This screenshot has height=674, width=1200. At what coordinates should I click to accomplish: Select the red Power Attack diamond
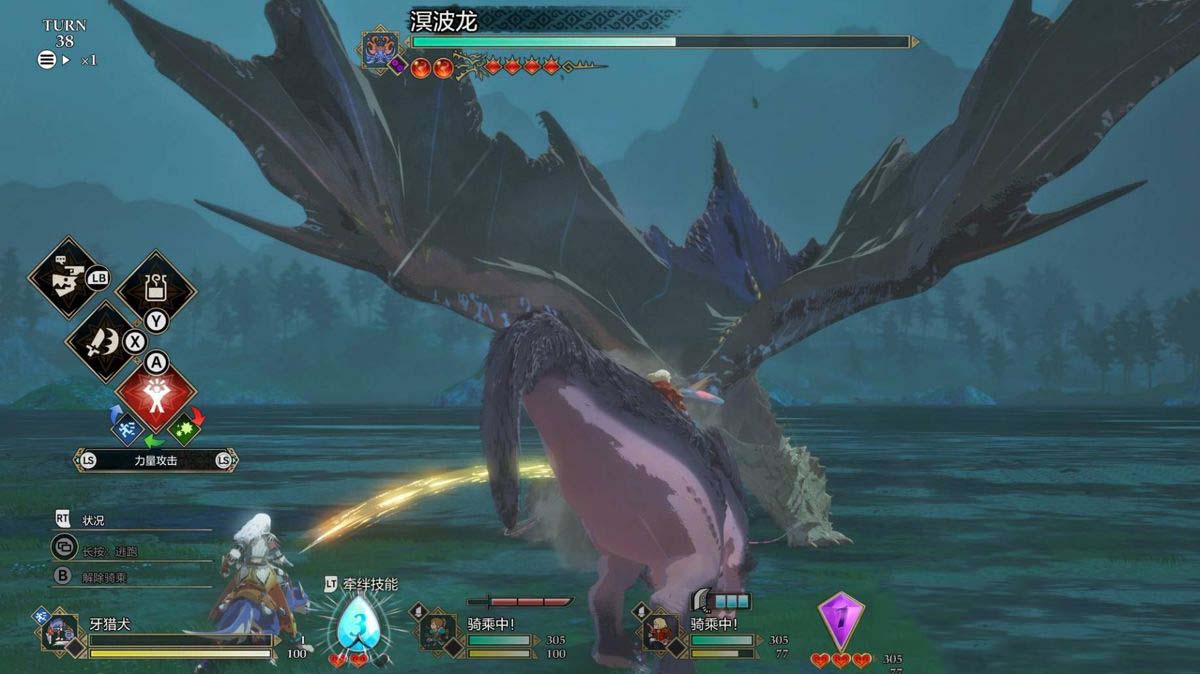pyautogui.click(x=155, y=393)
